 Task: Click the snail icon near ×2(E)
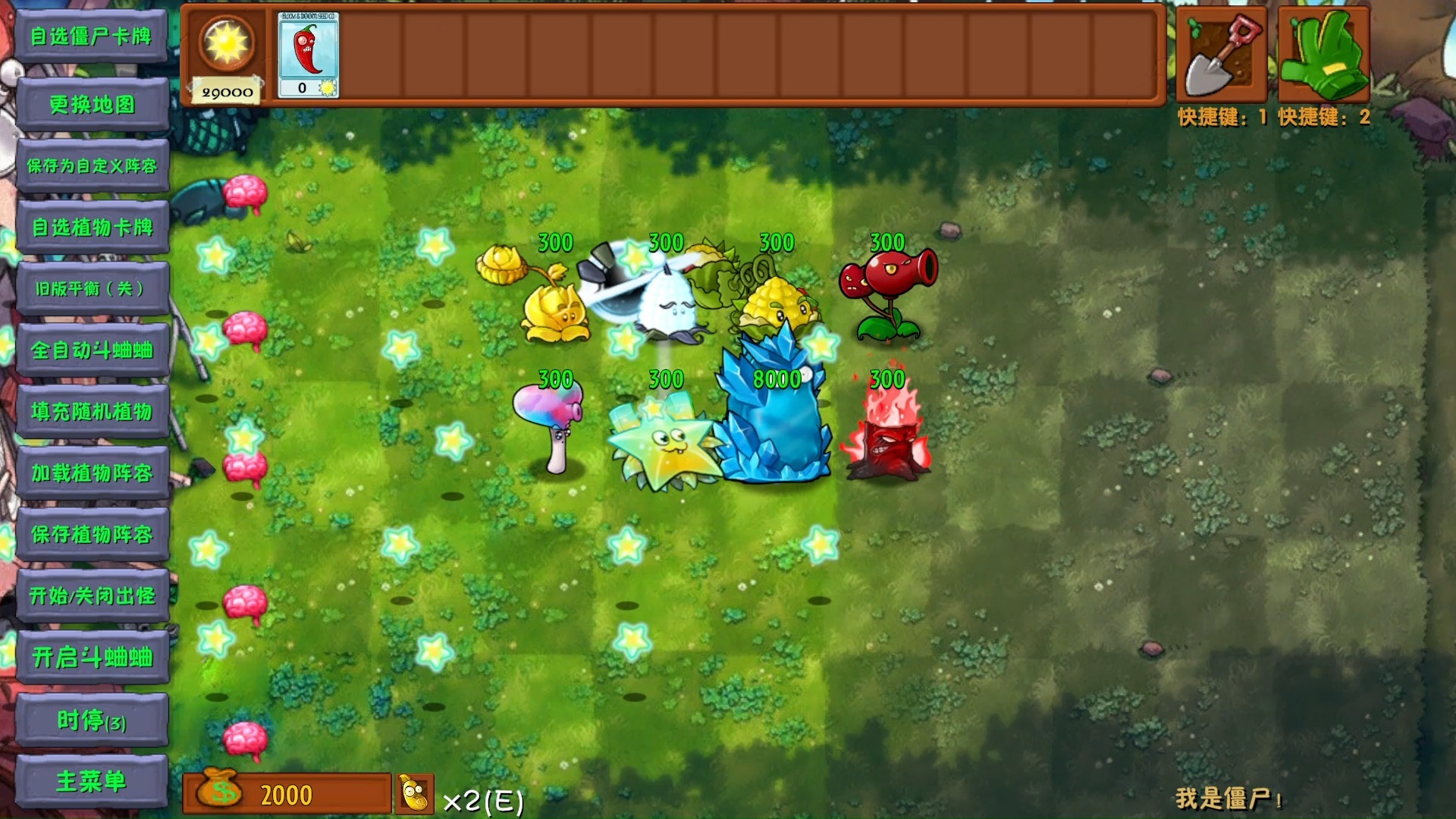413,792
